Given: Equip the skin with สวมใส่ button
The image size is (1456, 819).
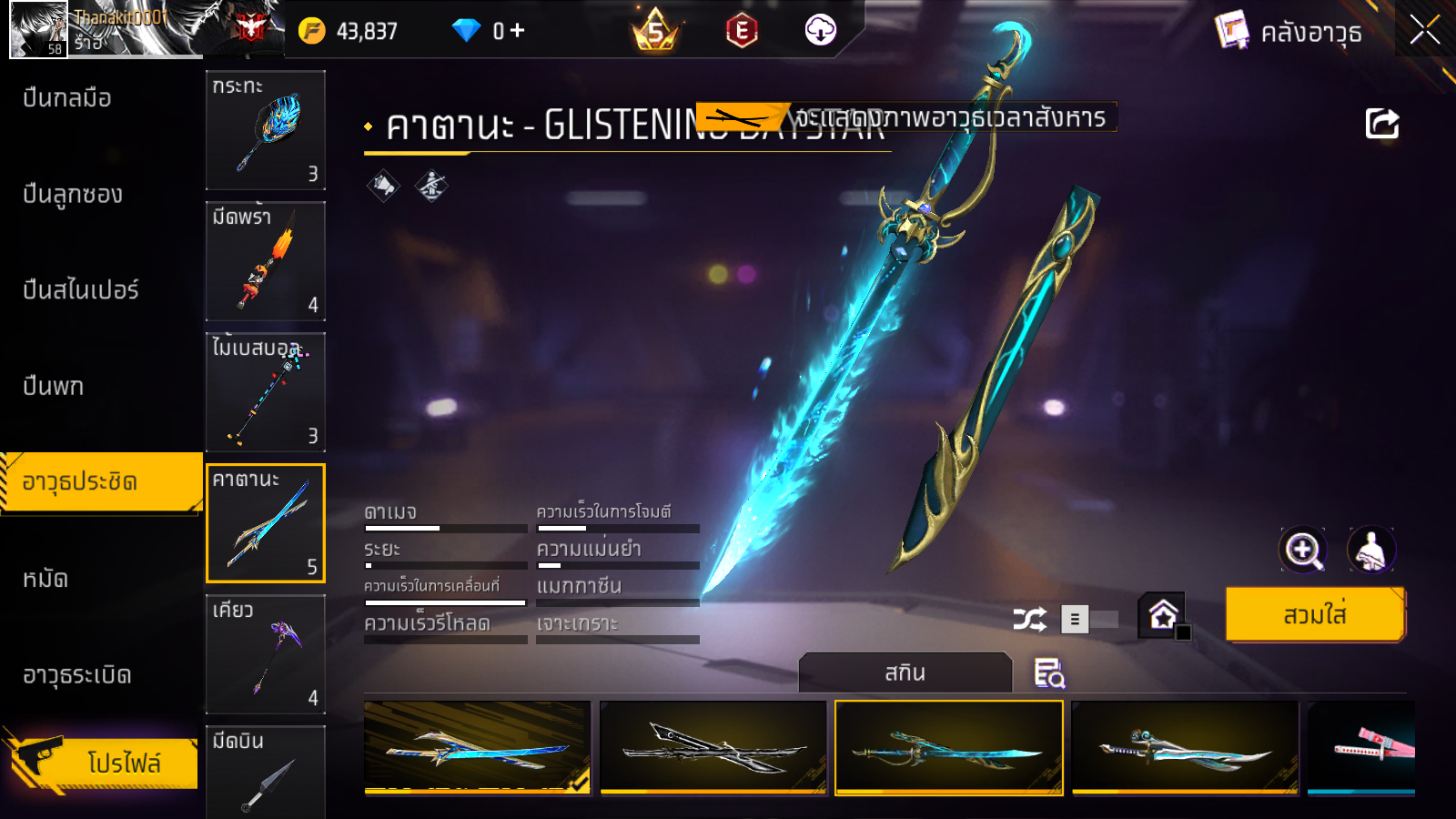Looking at the screenshot, I should point(1315,615).
